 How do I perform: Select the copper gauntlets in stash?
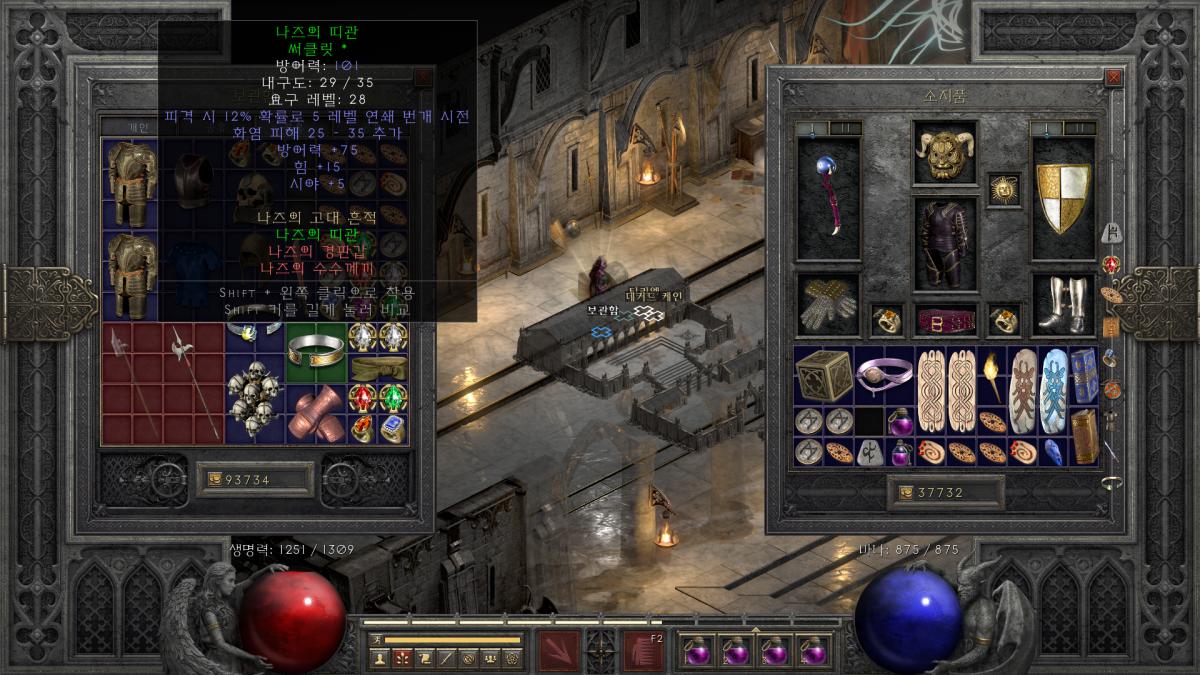(315, 412)
